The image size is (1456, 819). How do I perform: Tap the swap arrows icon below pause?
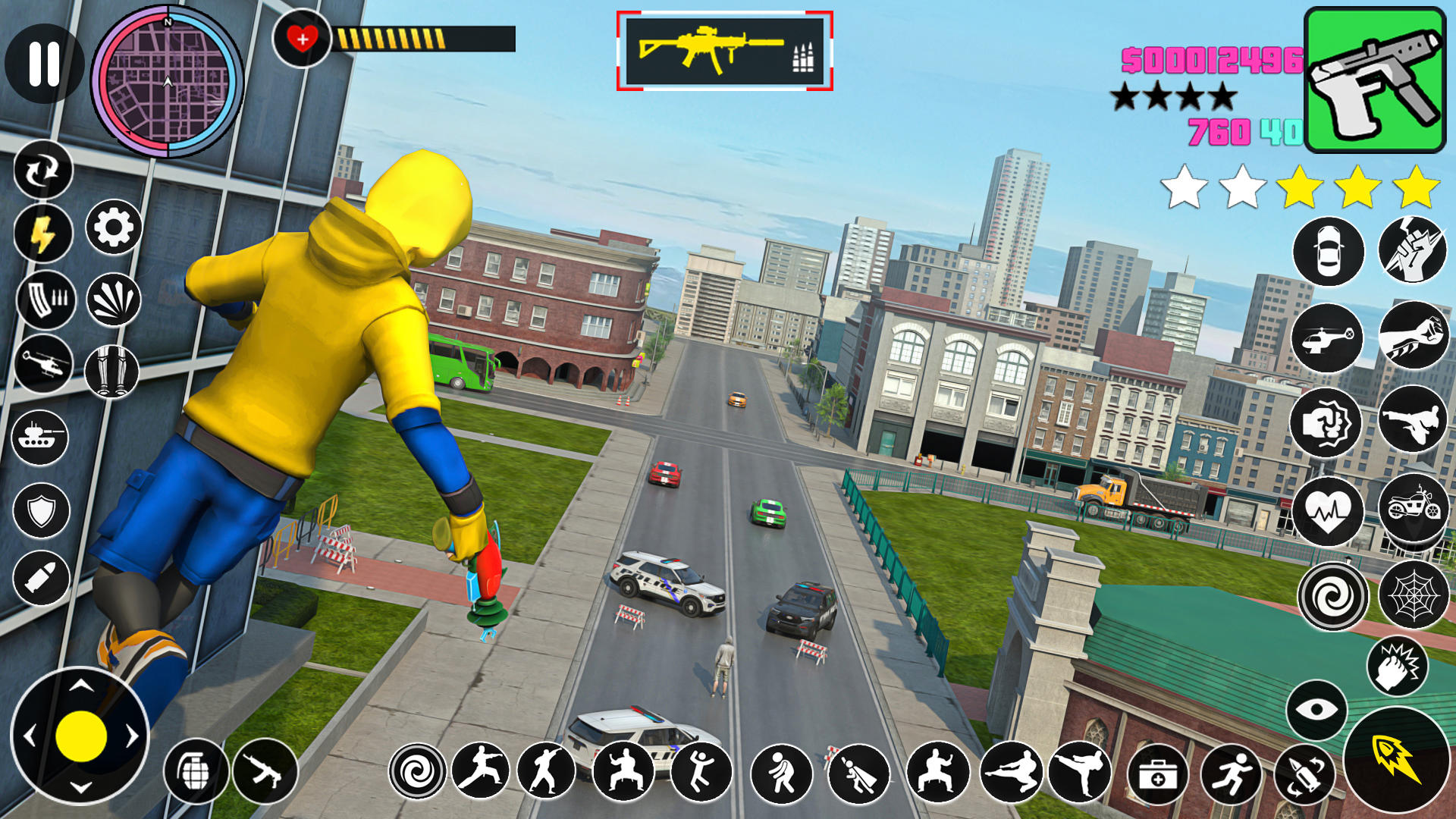click(x=43, y=171)
